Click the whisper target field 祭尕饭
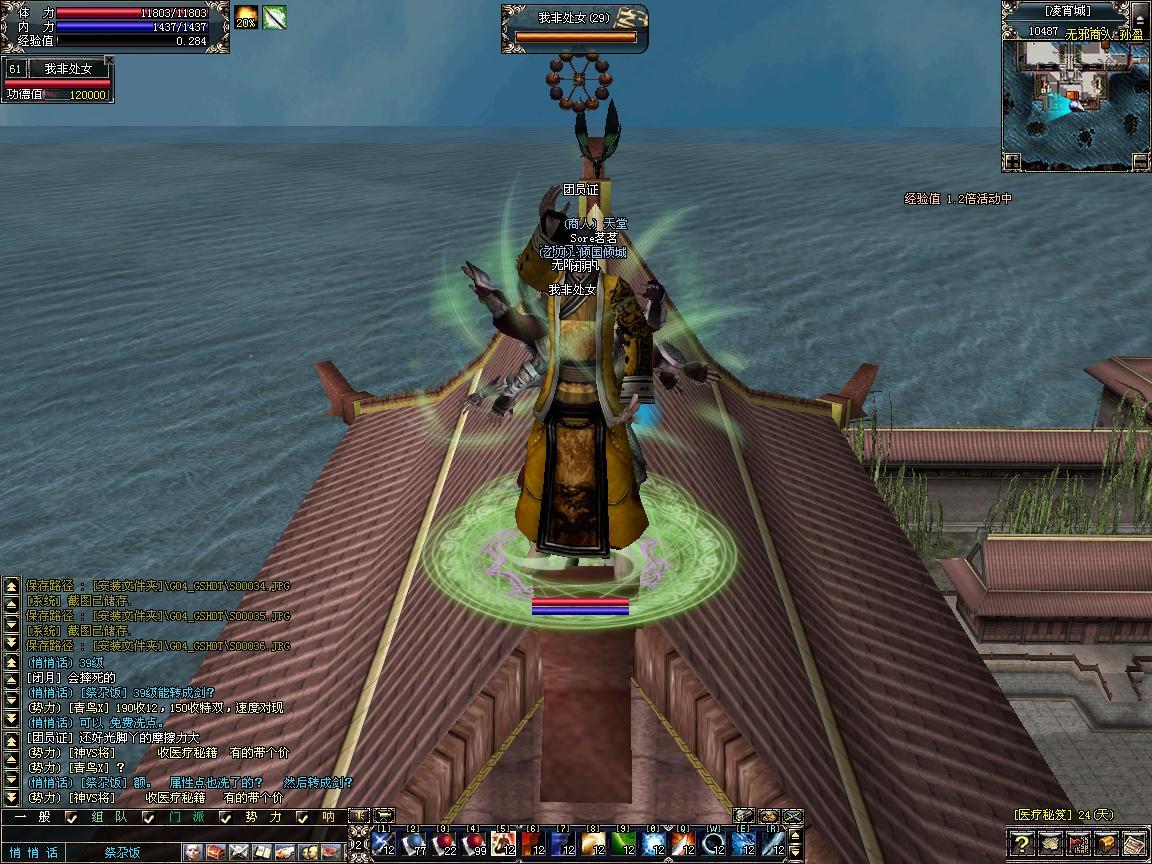Image resolution: width=1152 pixels, height=864 pixels. point(124,852)
